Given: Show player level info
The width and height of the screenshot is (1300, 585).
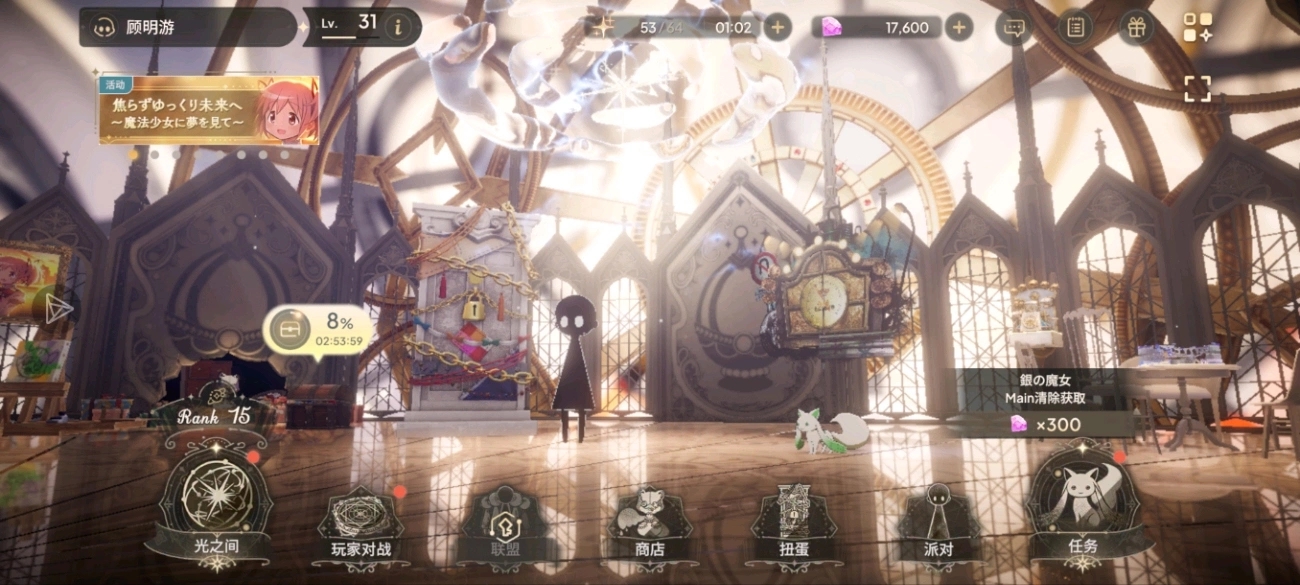Looking at the screenshot, I should point(398,27).
